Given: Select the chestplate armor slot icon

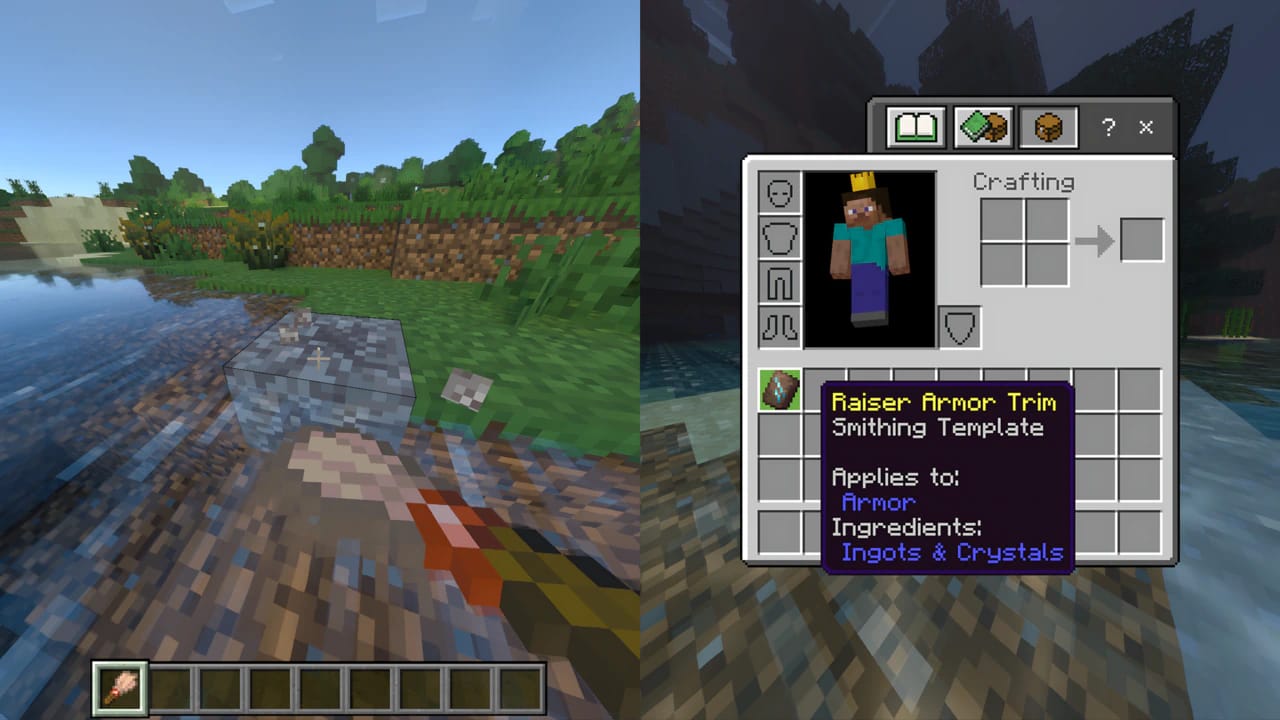Looking at the screenshot, I should pyautogui.click(x=779, y=237).
